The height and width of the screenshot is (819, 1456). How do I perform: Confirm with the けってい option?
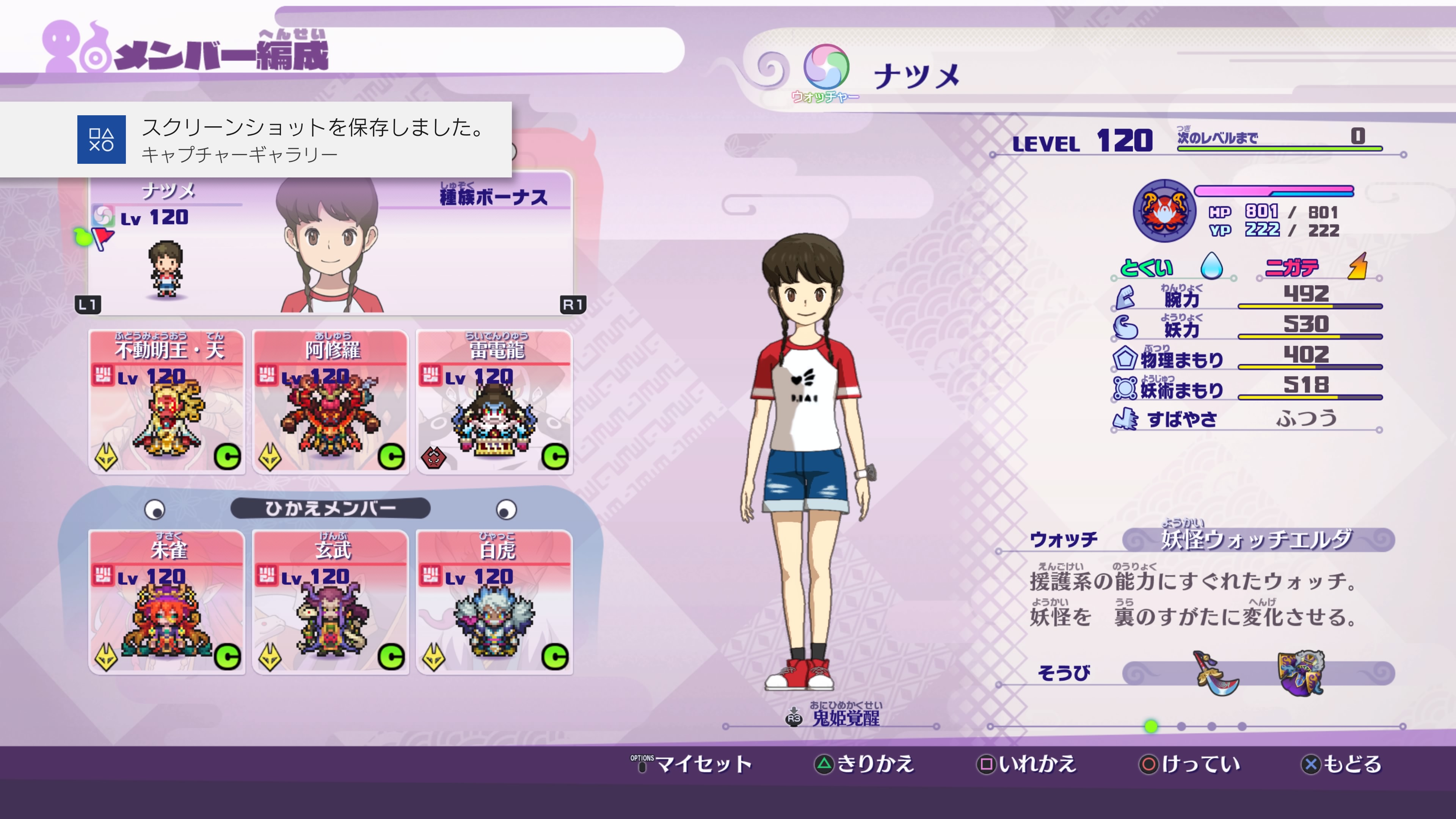(x=1189, y=764)
